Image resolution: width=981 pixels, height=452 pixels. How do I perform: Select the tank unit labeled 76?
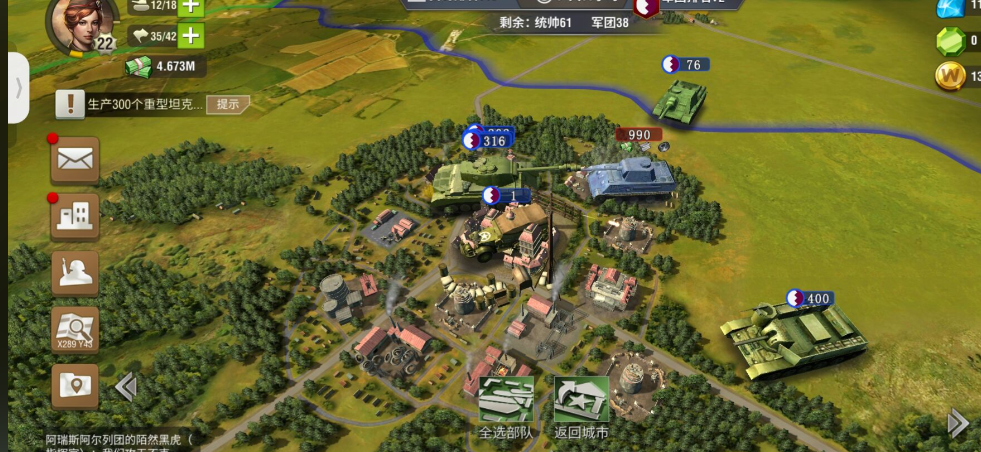tap(680, 99)
